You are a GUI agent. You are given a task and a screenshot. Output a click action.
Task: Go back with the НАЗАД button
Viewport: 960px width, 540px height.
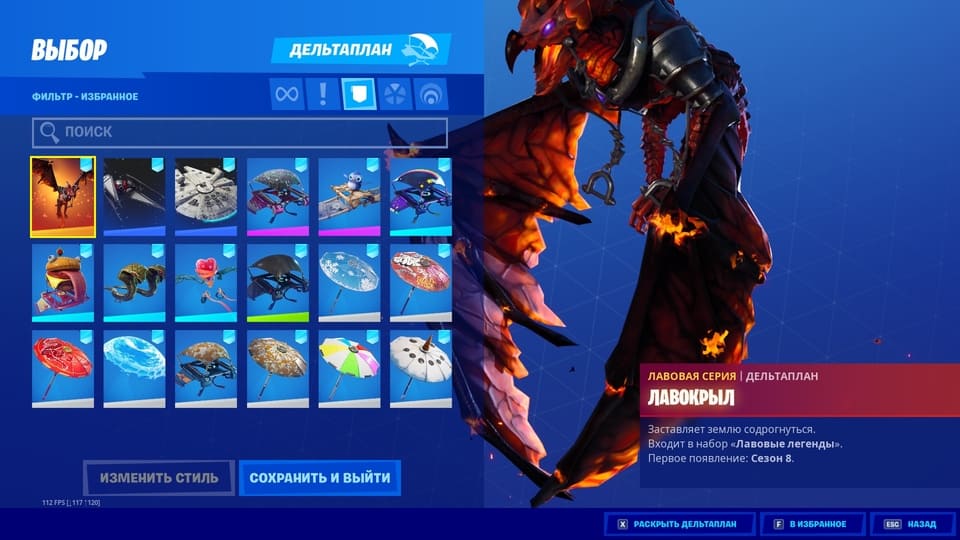coord(910,524)
